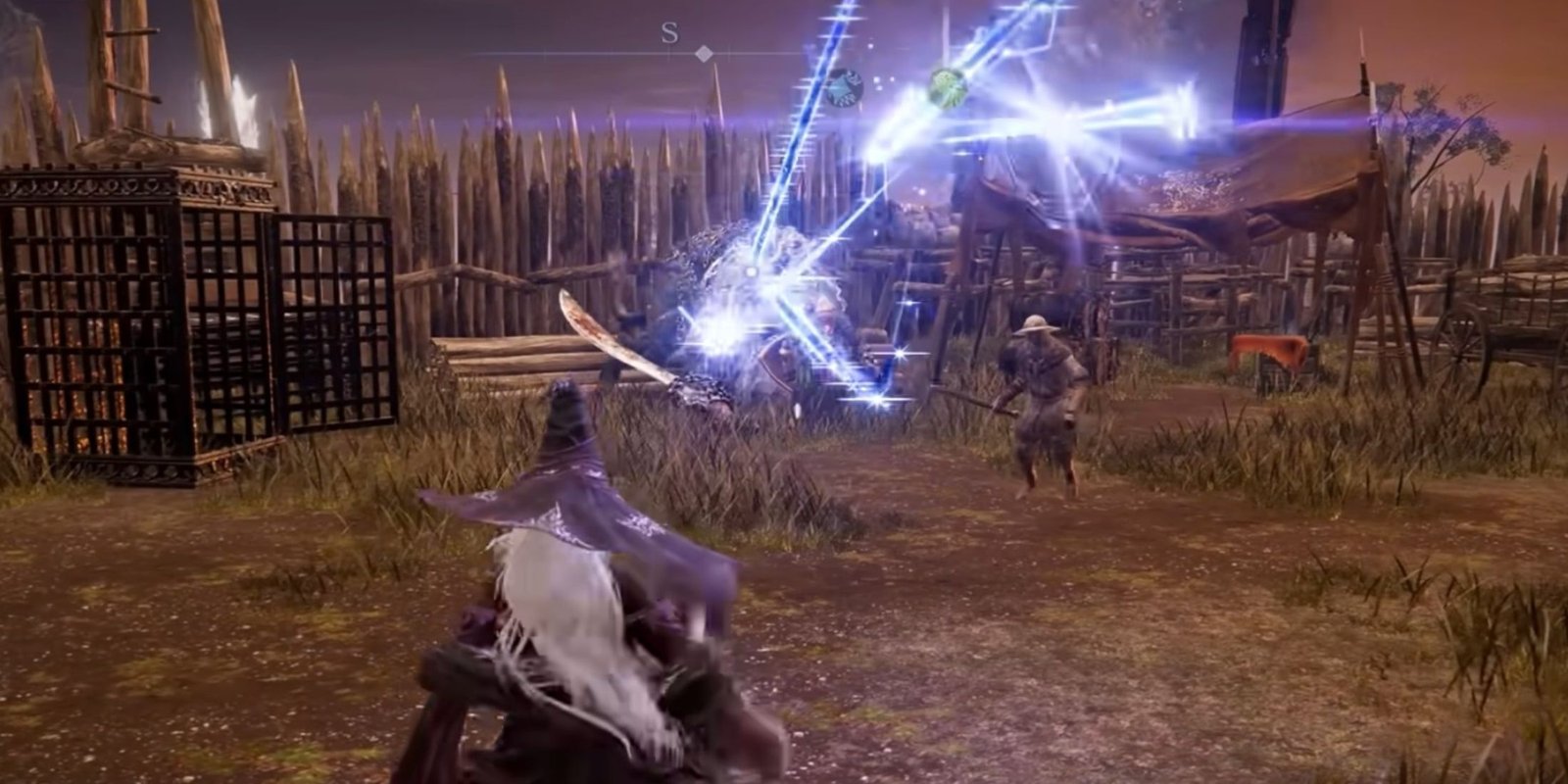
Task: Click the S heading on the compass
Action: click(669, 33)
